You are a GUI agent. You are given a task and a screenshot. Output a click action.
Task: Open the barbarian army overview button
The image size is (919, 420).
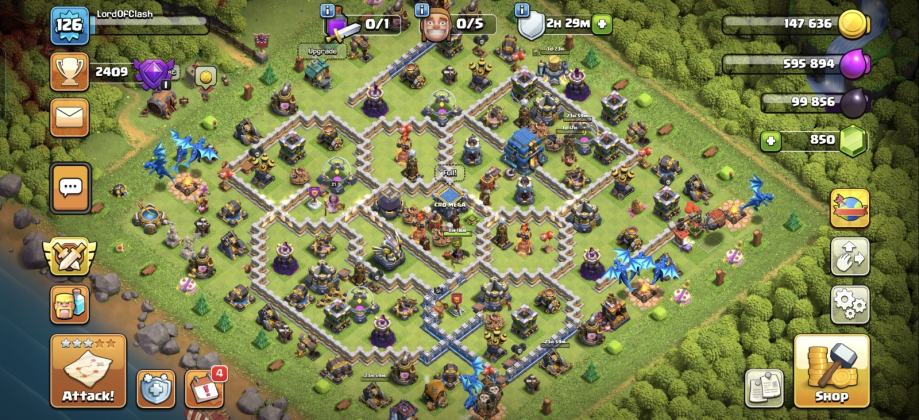pos(70,305)
